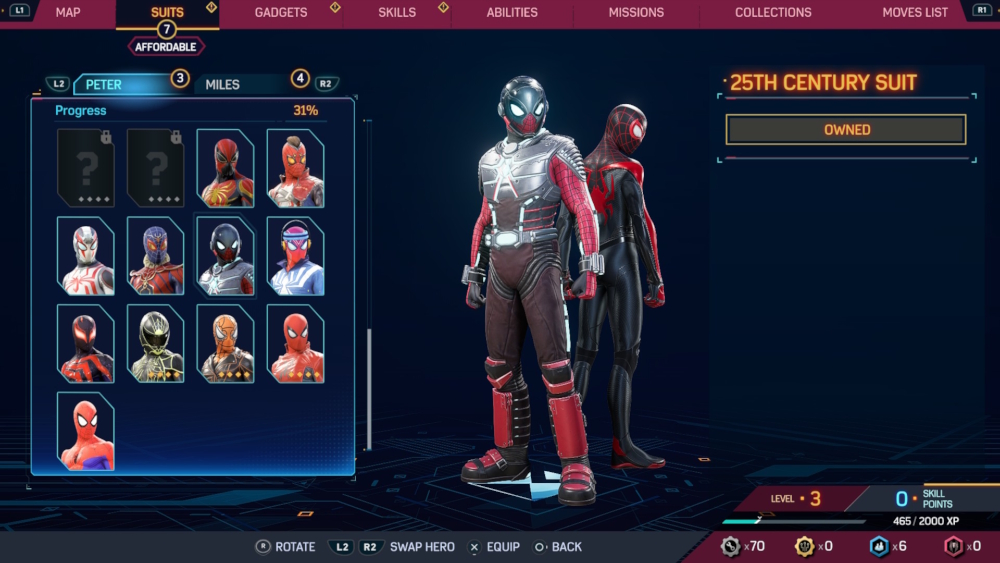Screen dimensions: 1000x563
Task: Select the black and yellow-green suit
Action: [x=155, y=344]
